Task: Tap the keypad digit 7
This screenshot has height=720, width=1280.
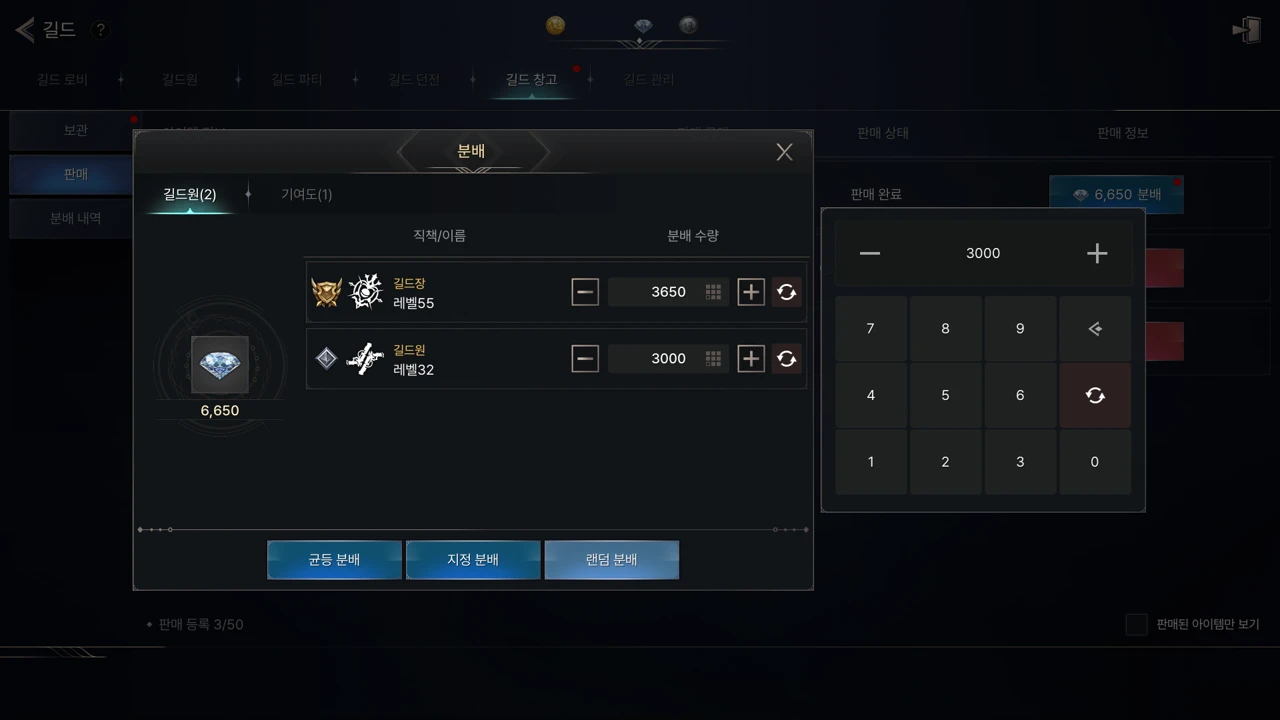Action: (x=870, y=328)
